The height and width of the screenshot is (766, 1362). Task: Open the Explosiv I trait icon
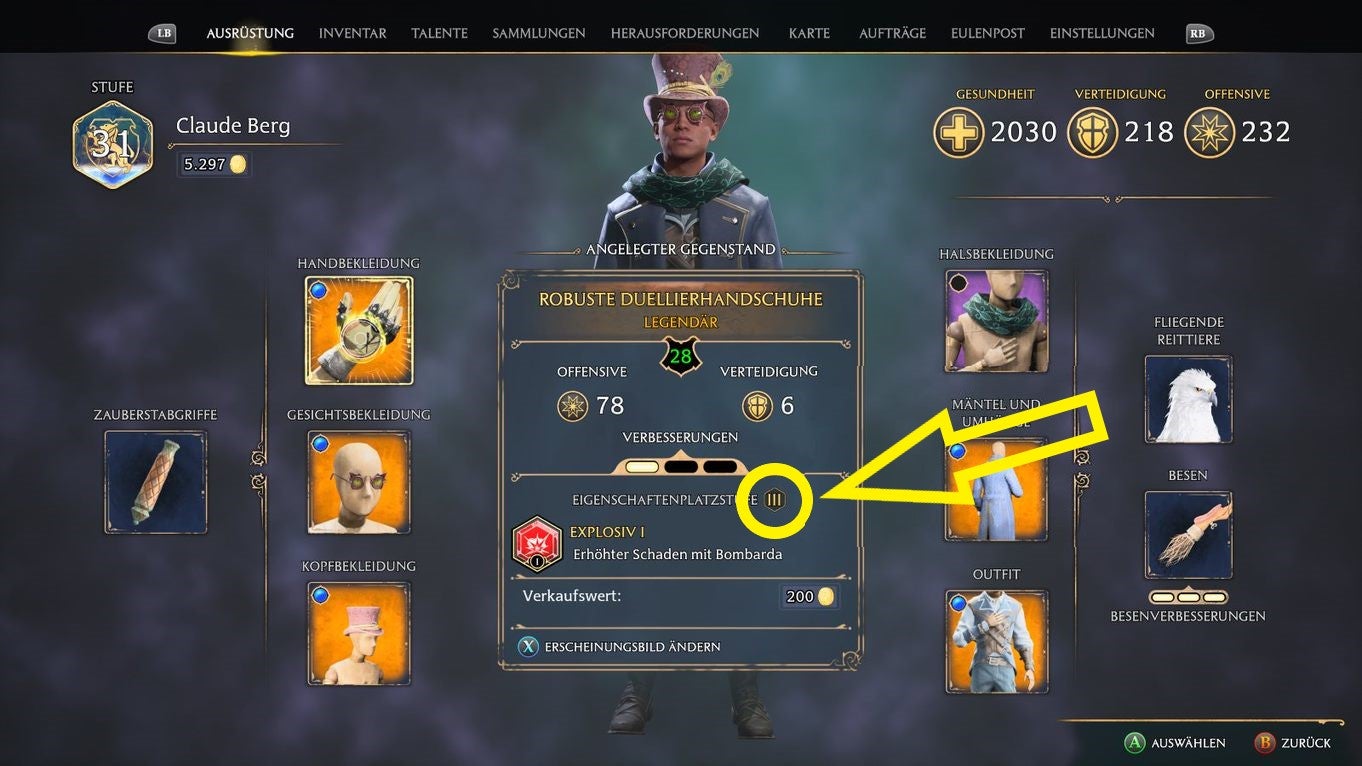coord(537,543)
